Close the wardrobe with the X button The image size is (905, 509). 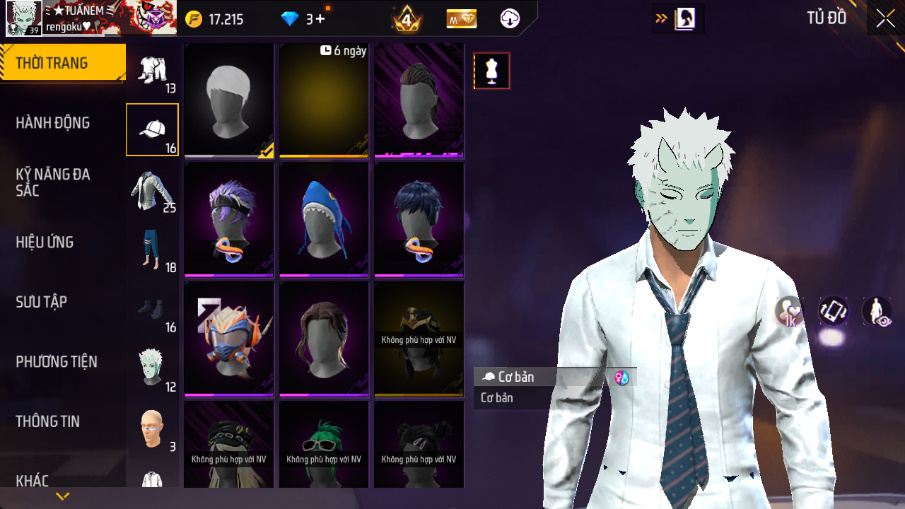coord(885,18)
